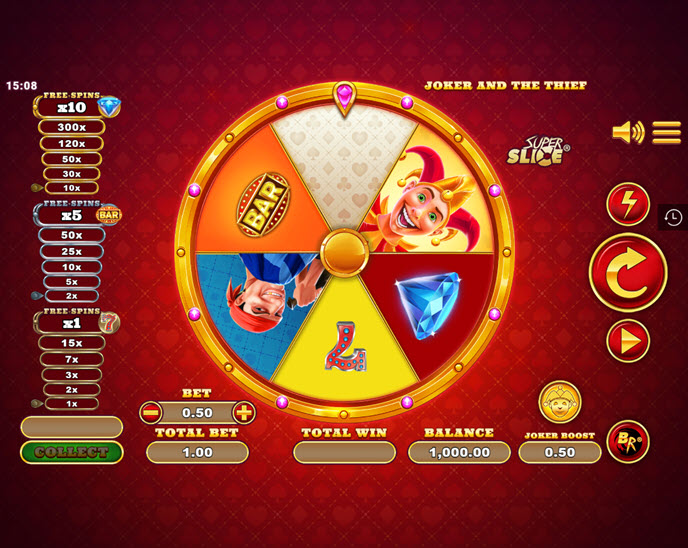Toggle the sound speaker icon
688x548 pixels.
[628, 132]
